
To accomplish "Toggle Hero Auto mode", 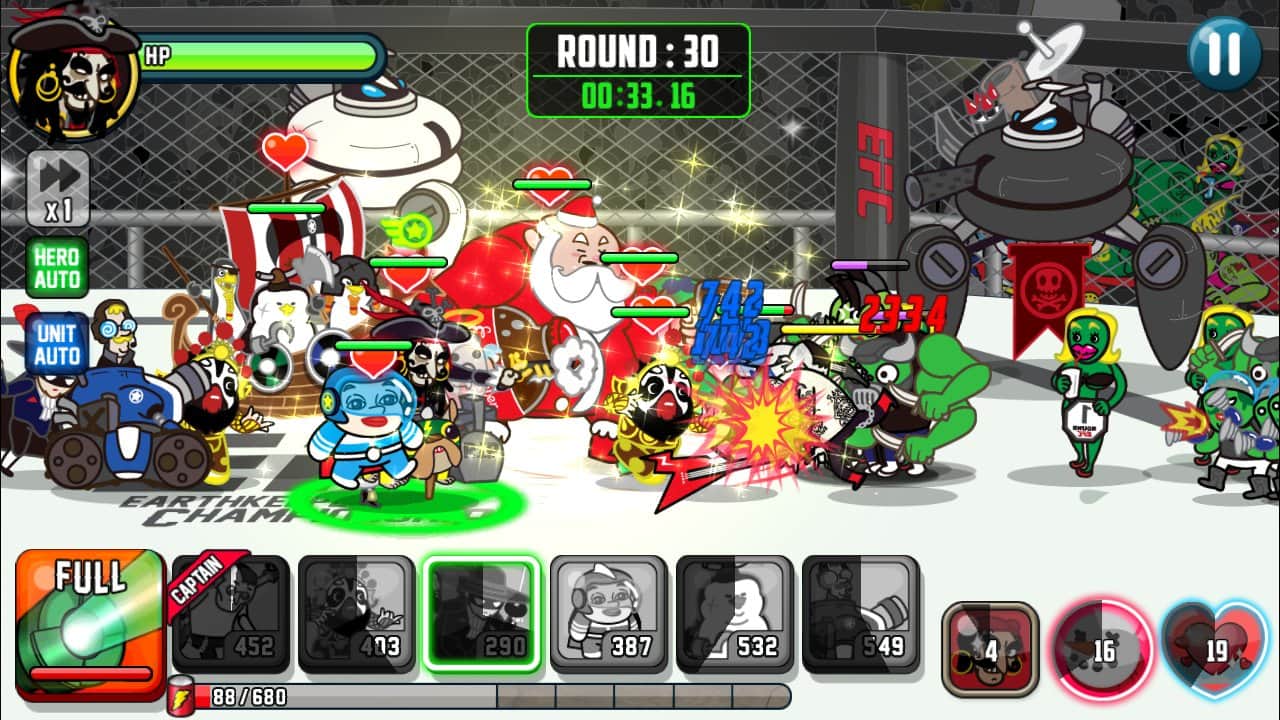I will (57, 268).
